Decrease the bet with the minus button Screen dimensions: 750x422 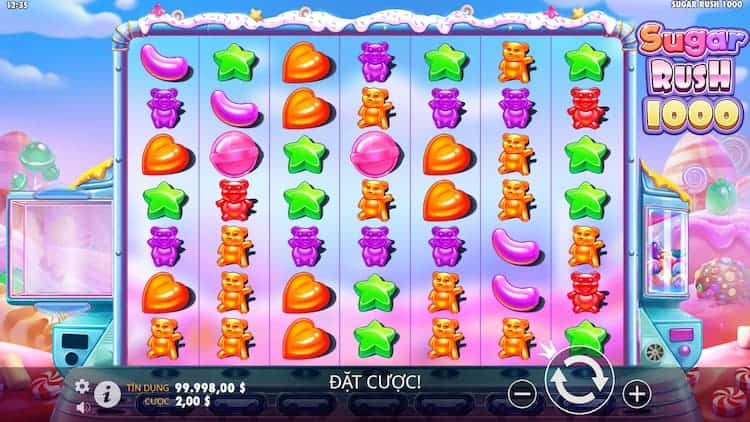tap(522, 393)
